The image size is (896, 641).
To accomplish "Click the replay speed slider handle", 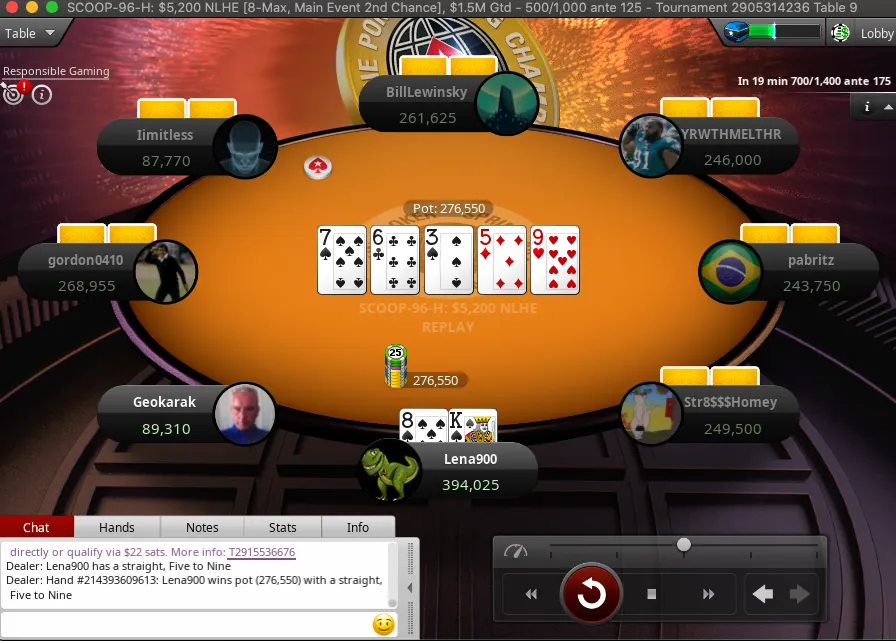I will [x=683, y=545].
